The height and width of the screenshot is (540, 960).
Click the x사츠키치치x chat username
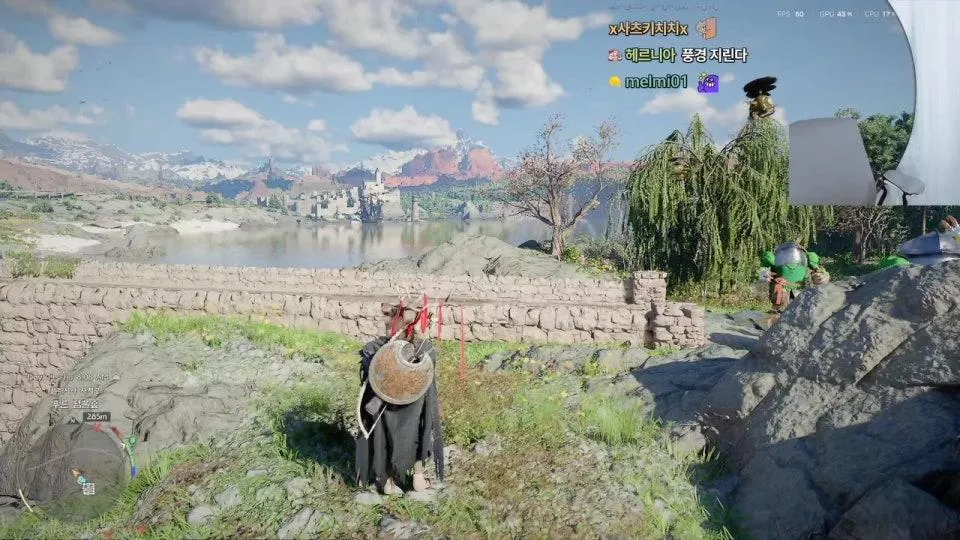click(648, 29)
